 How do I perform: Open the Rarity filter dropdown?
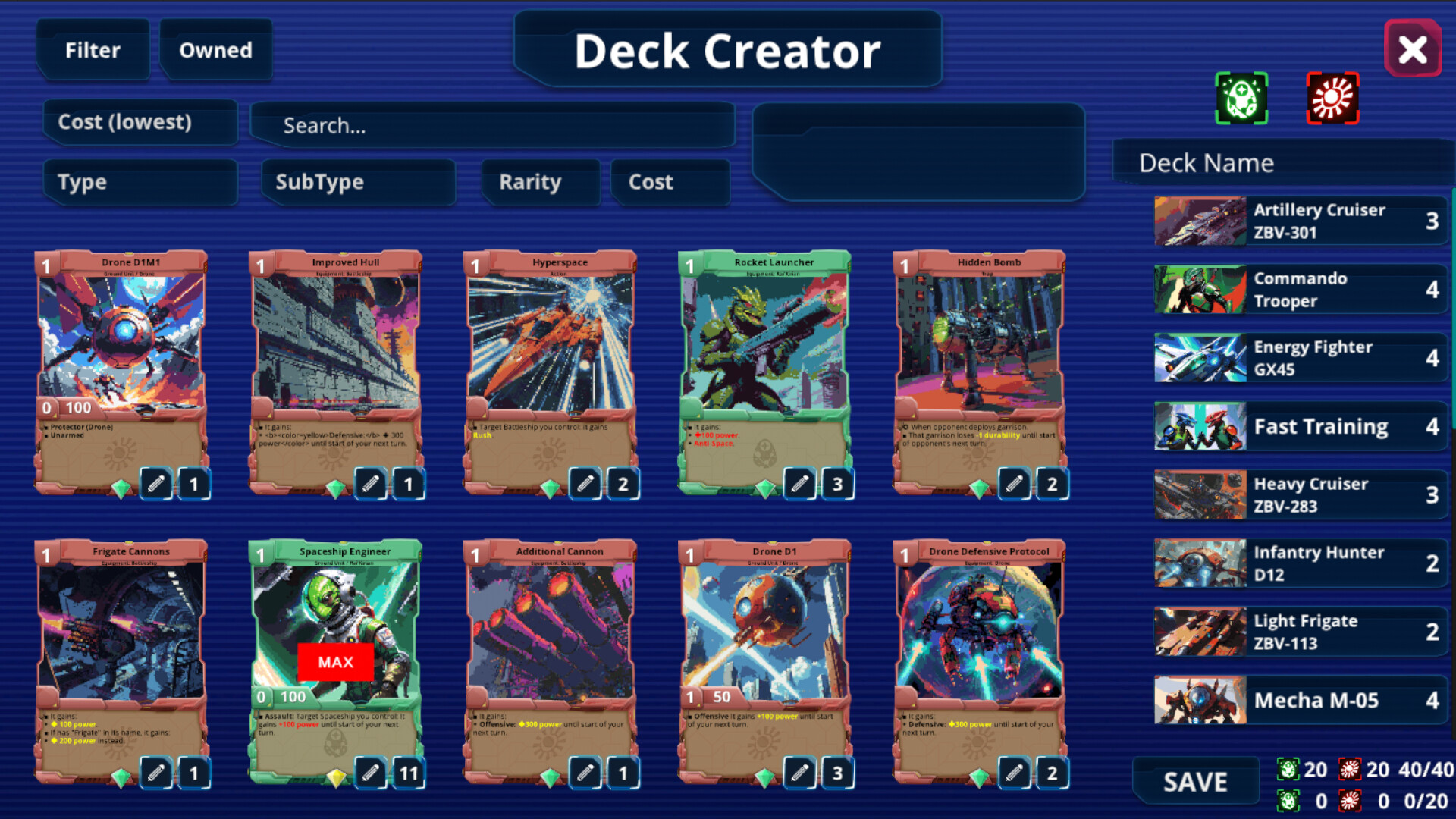[x=539, y=182]
